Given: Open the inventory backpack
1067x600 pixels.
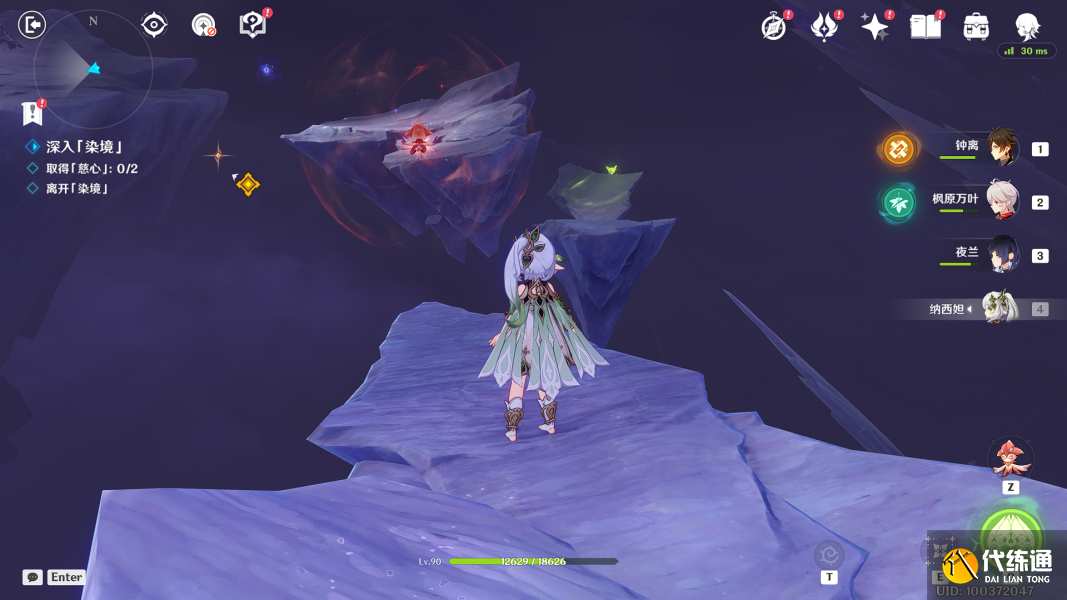Looking at the screenshot, I should (x=976, y=27).
